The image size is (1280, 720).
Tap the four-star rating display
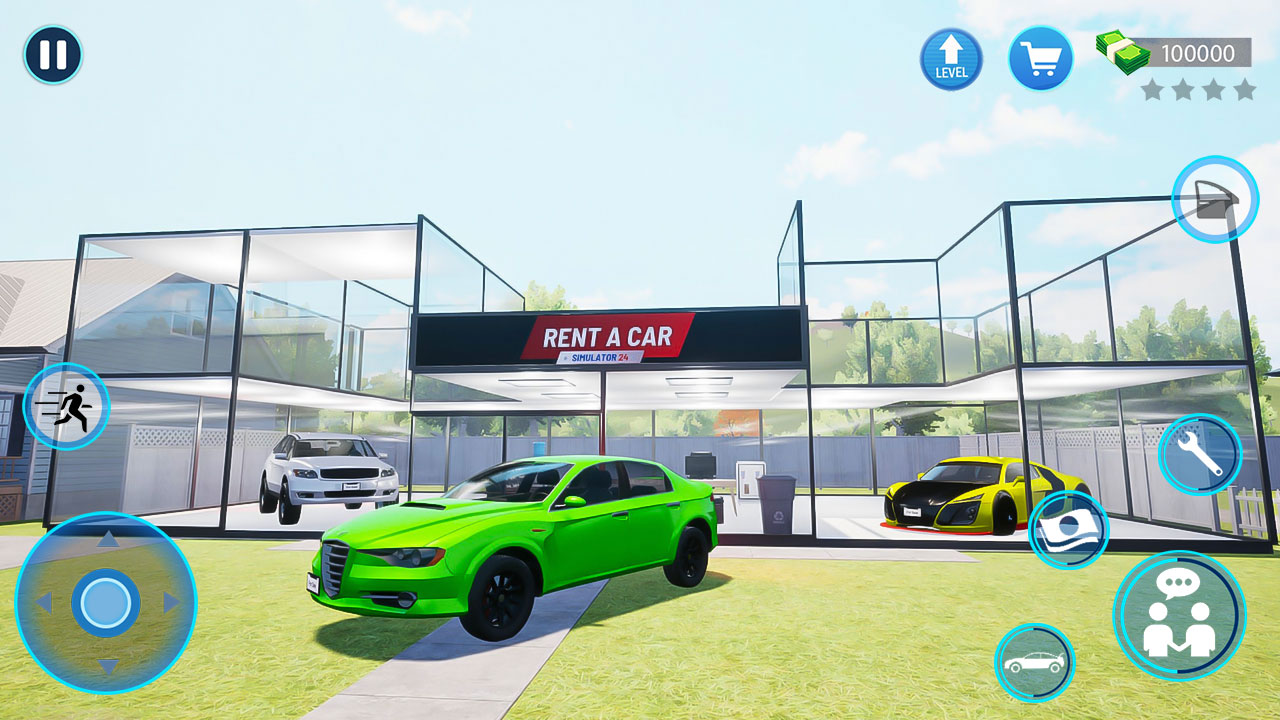tap(1197, 91)
